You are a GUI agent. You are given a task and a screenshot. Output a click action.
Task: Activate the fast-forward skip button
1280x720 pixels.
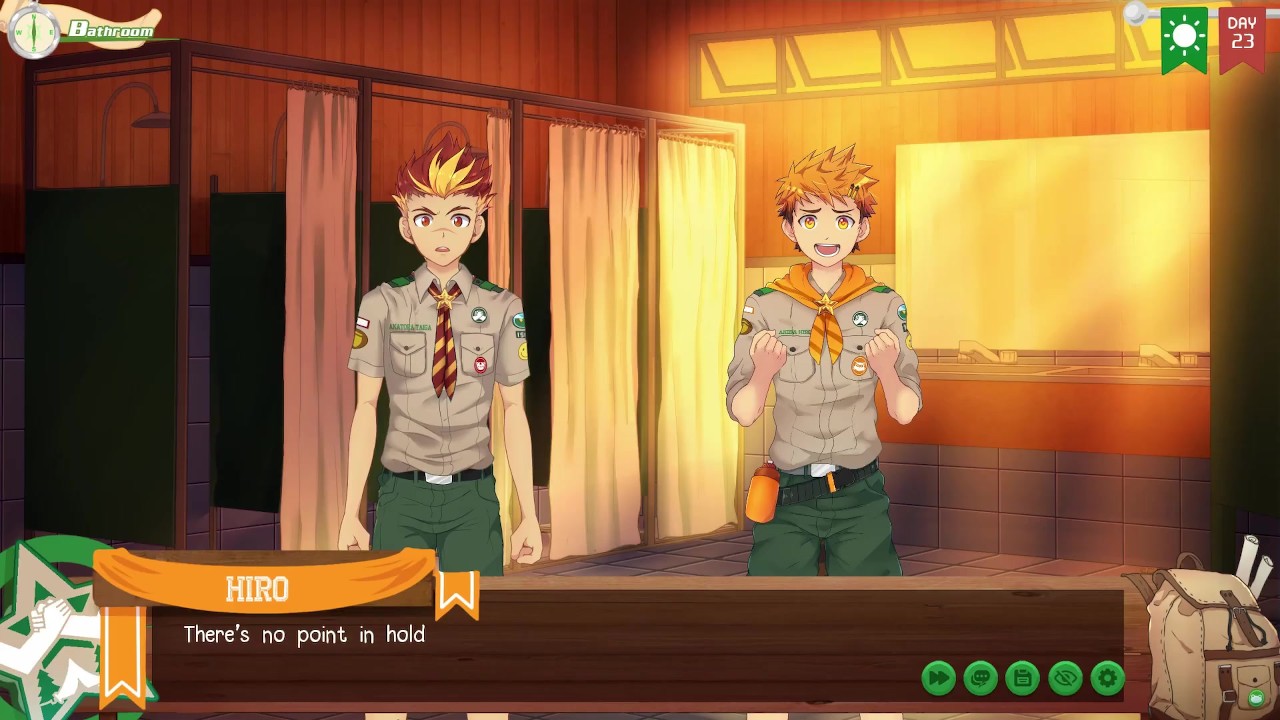pyautogui.click(x=938, y=678)
